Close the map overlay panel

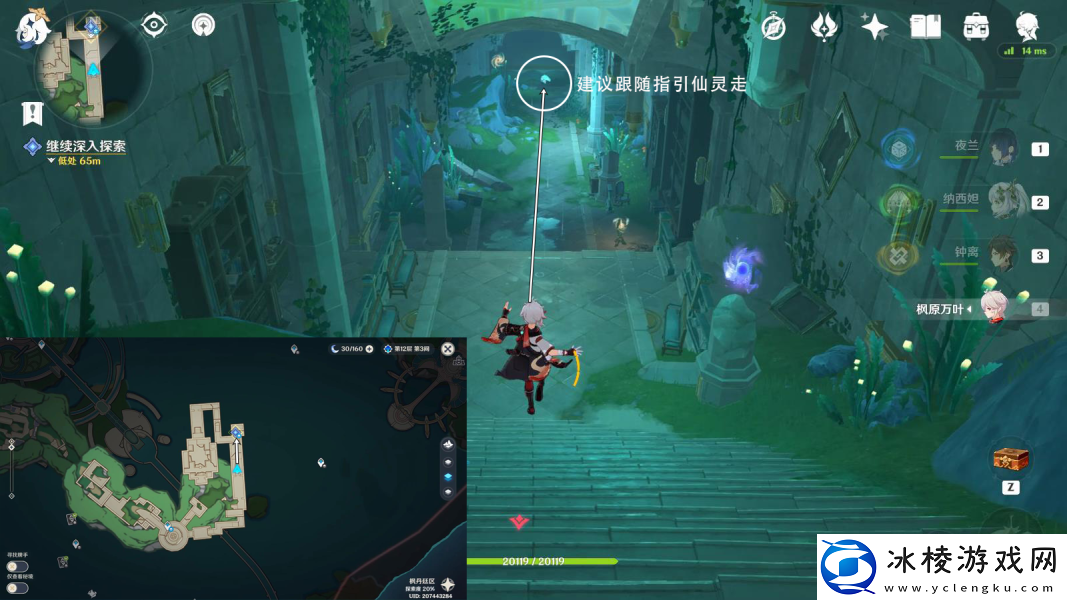tap(448, 349)
